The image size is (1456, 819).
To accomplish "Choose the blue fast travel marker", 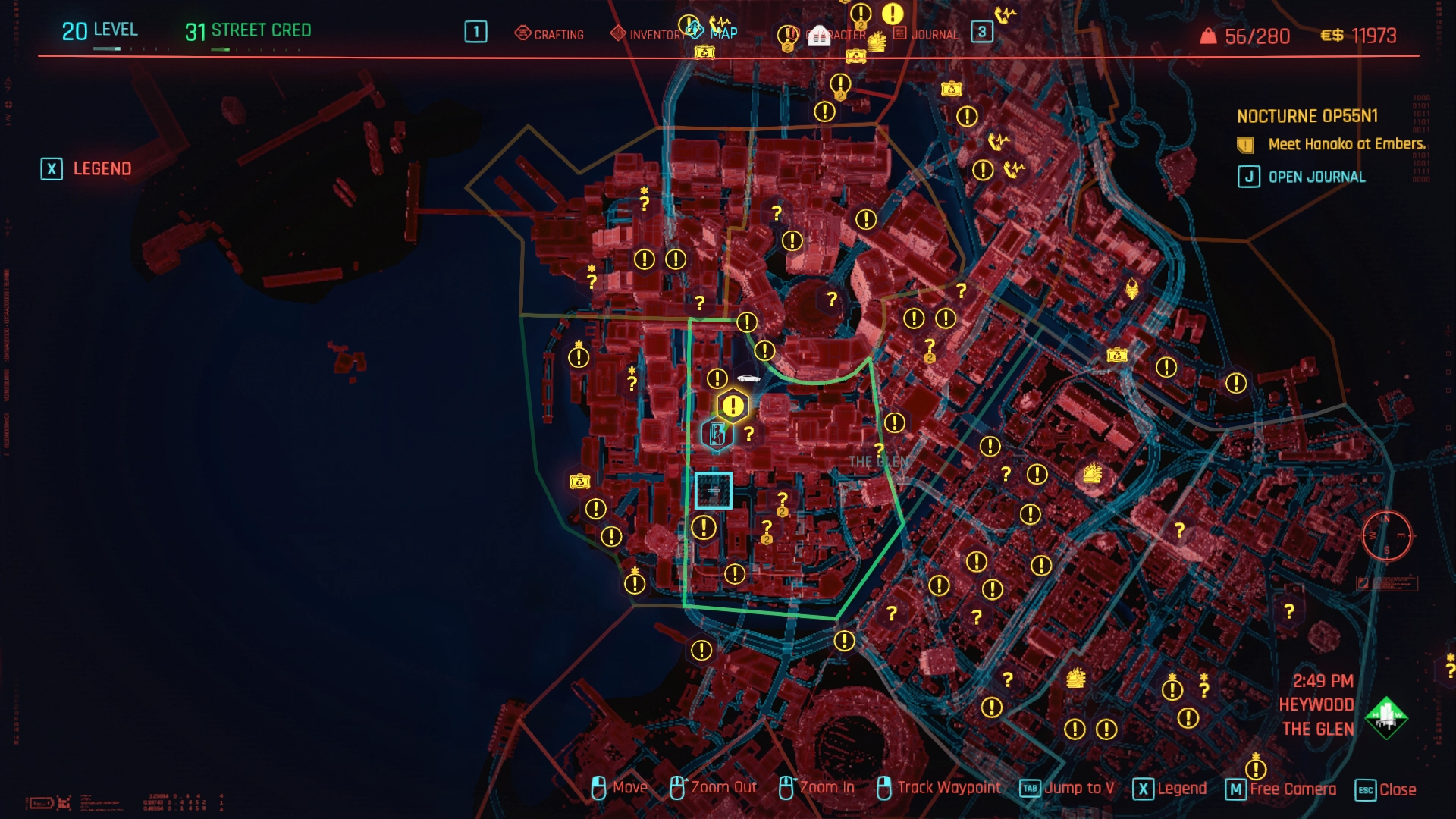I will [x=717, y=434].
